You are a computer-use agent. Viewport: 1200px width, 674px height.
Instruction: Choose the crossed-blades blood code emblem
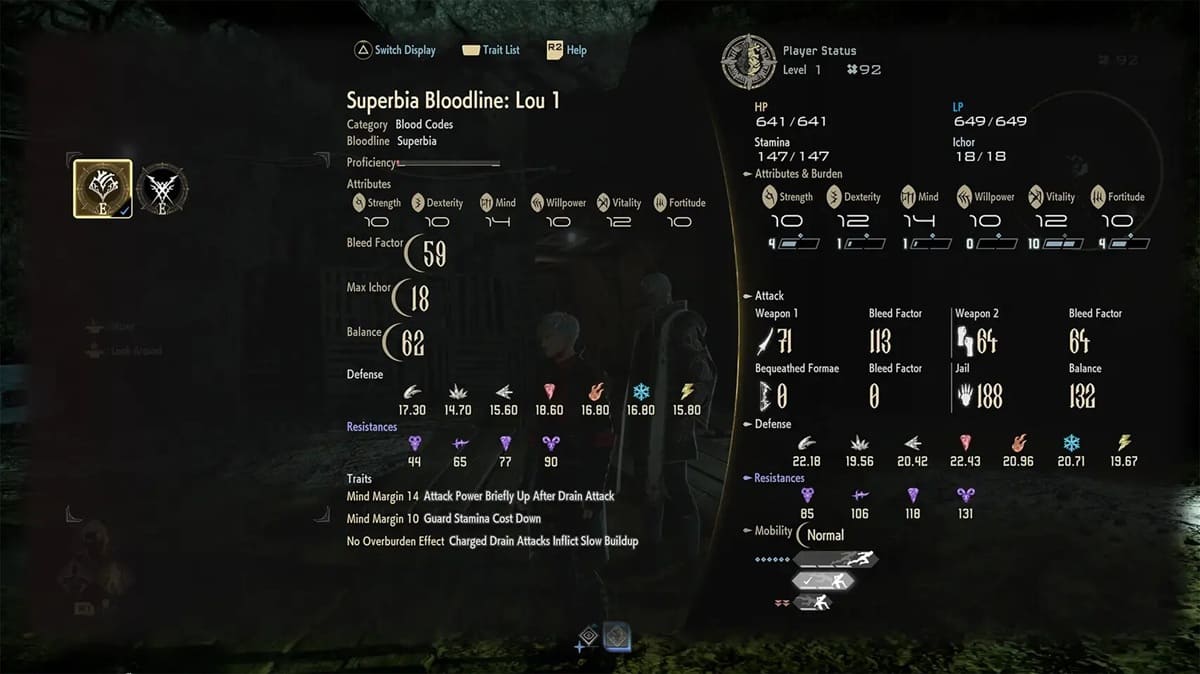(x=161, y=188)
